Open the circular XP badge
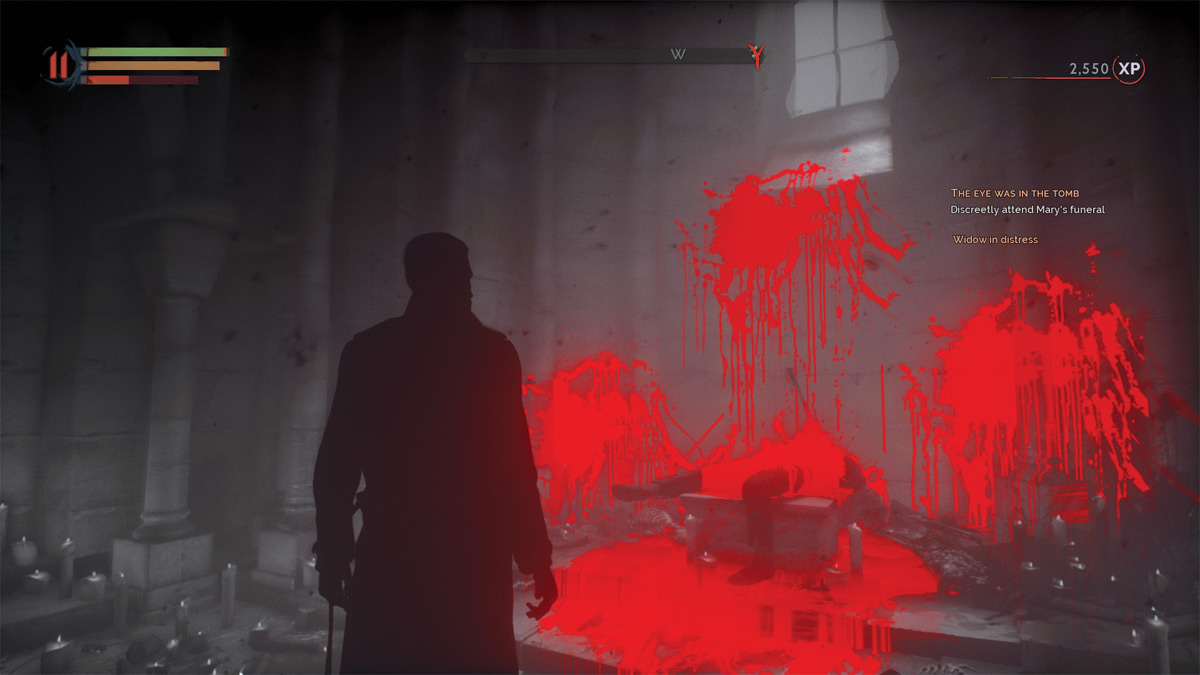 click(x=1130, y=68)
